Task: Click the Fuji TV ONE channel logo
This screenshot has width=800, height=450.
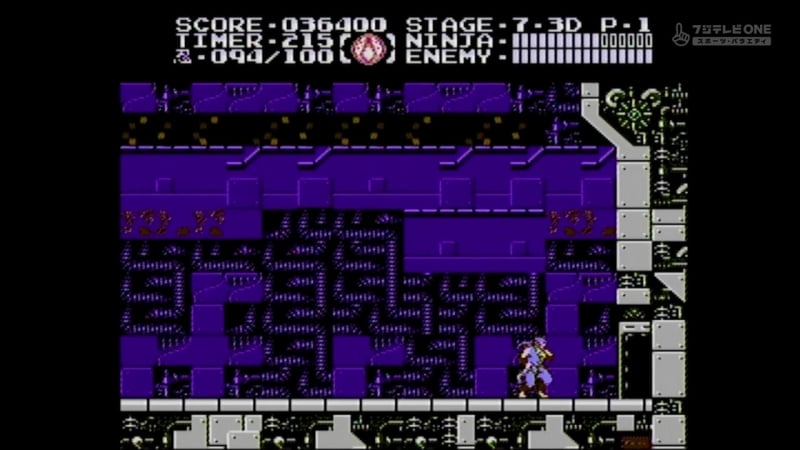Action: click(721, 34)
